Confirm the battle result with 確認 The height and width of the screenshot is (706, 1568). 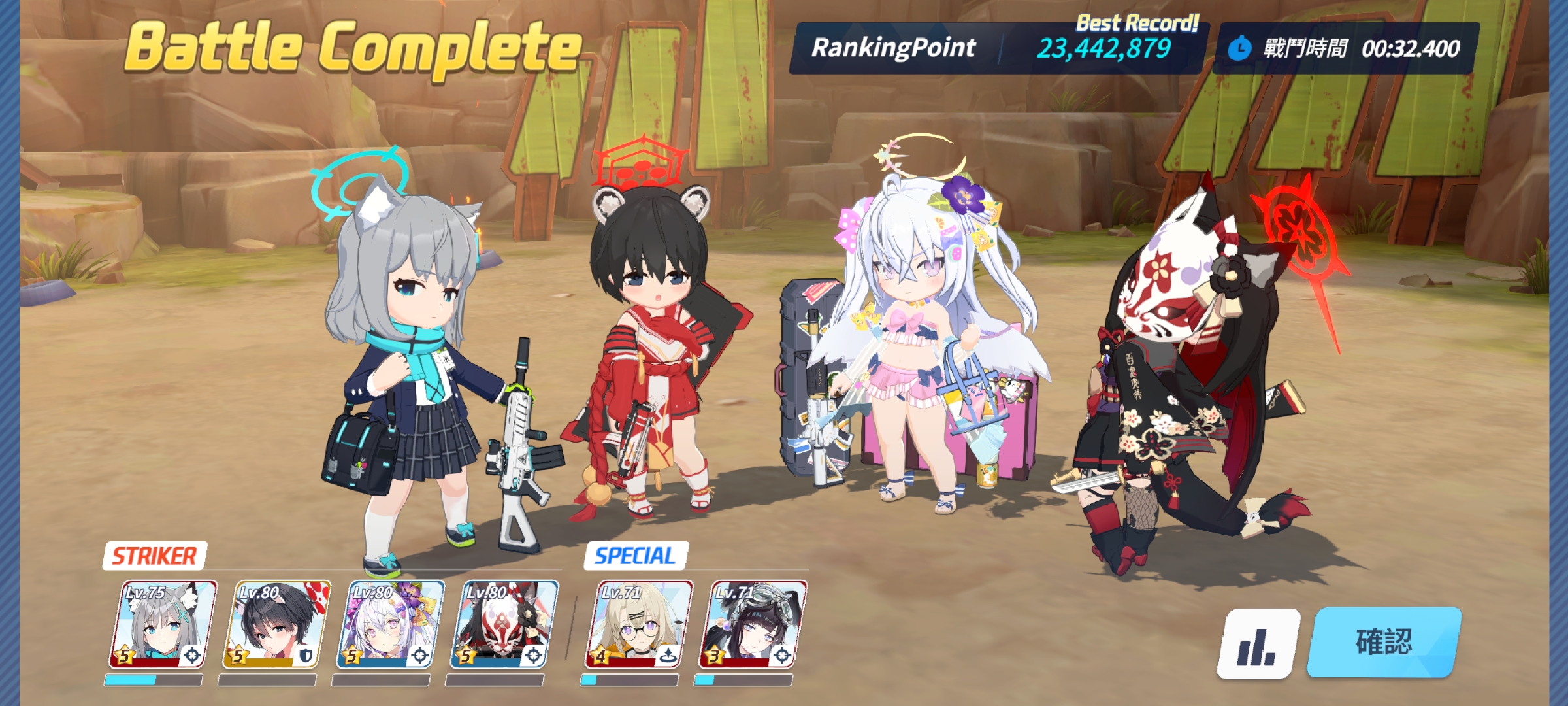pos(1384,642)
